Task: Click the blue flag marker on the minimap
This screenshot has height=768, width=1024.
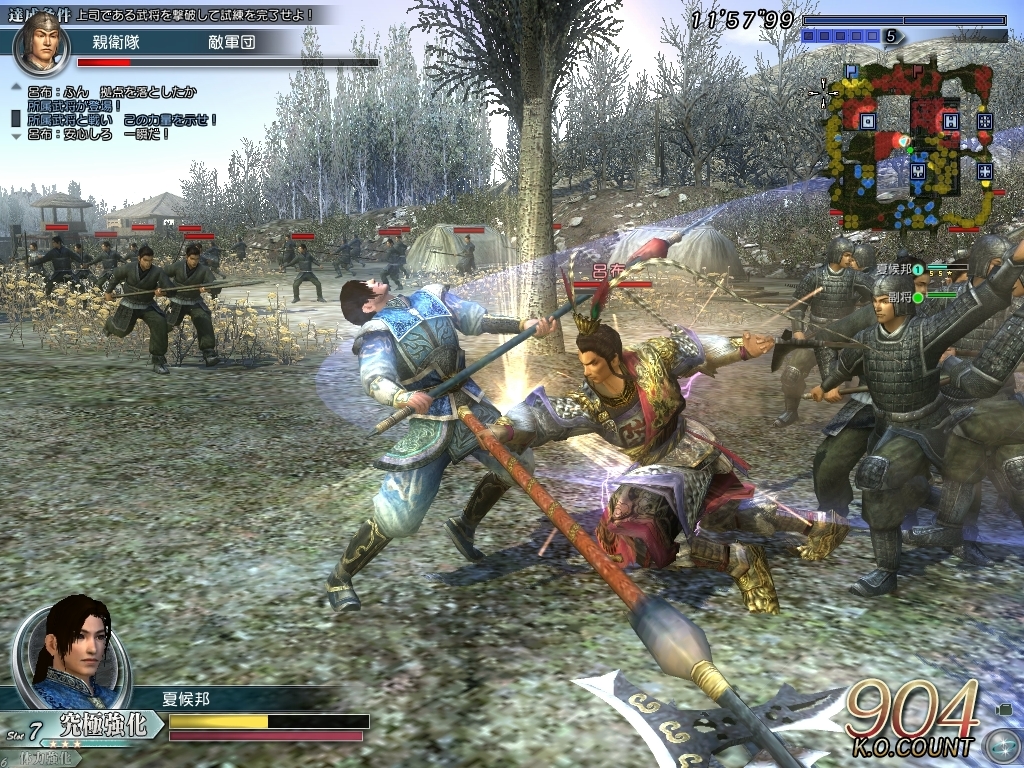Action: (x=851, y=72)
